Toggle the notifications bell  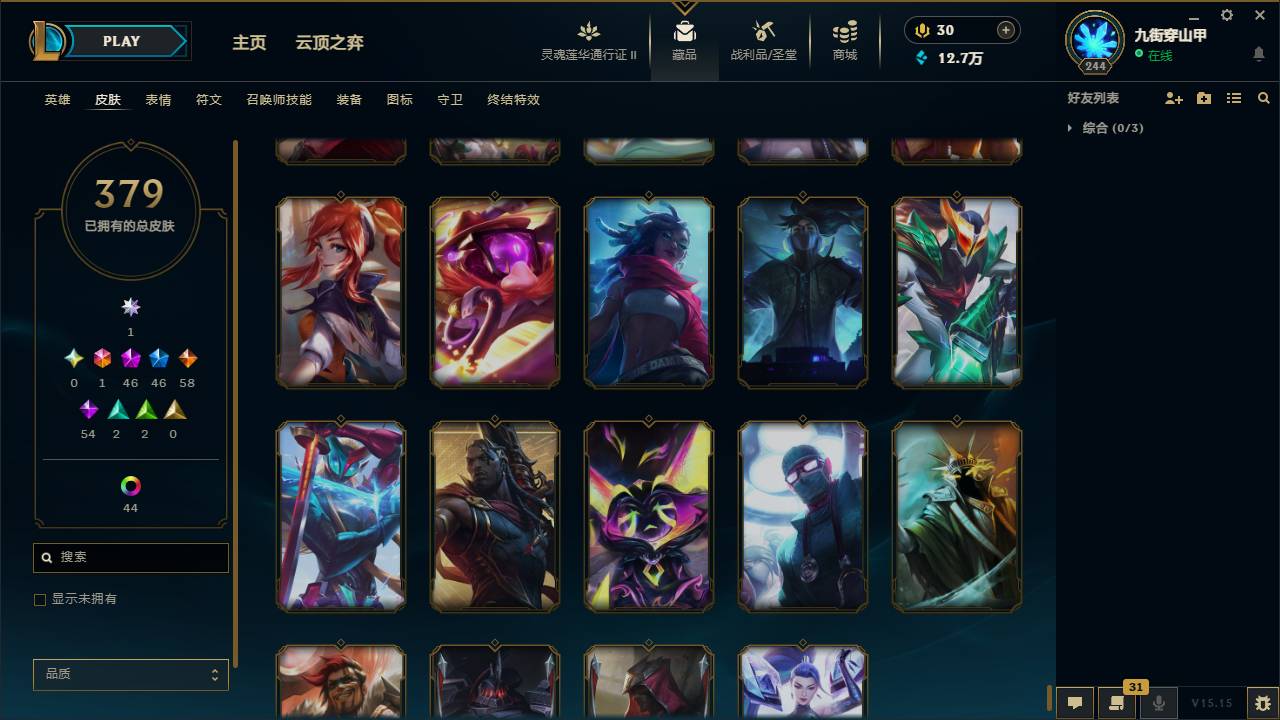[x=1258, y=55]
